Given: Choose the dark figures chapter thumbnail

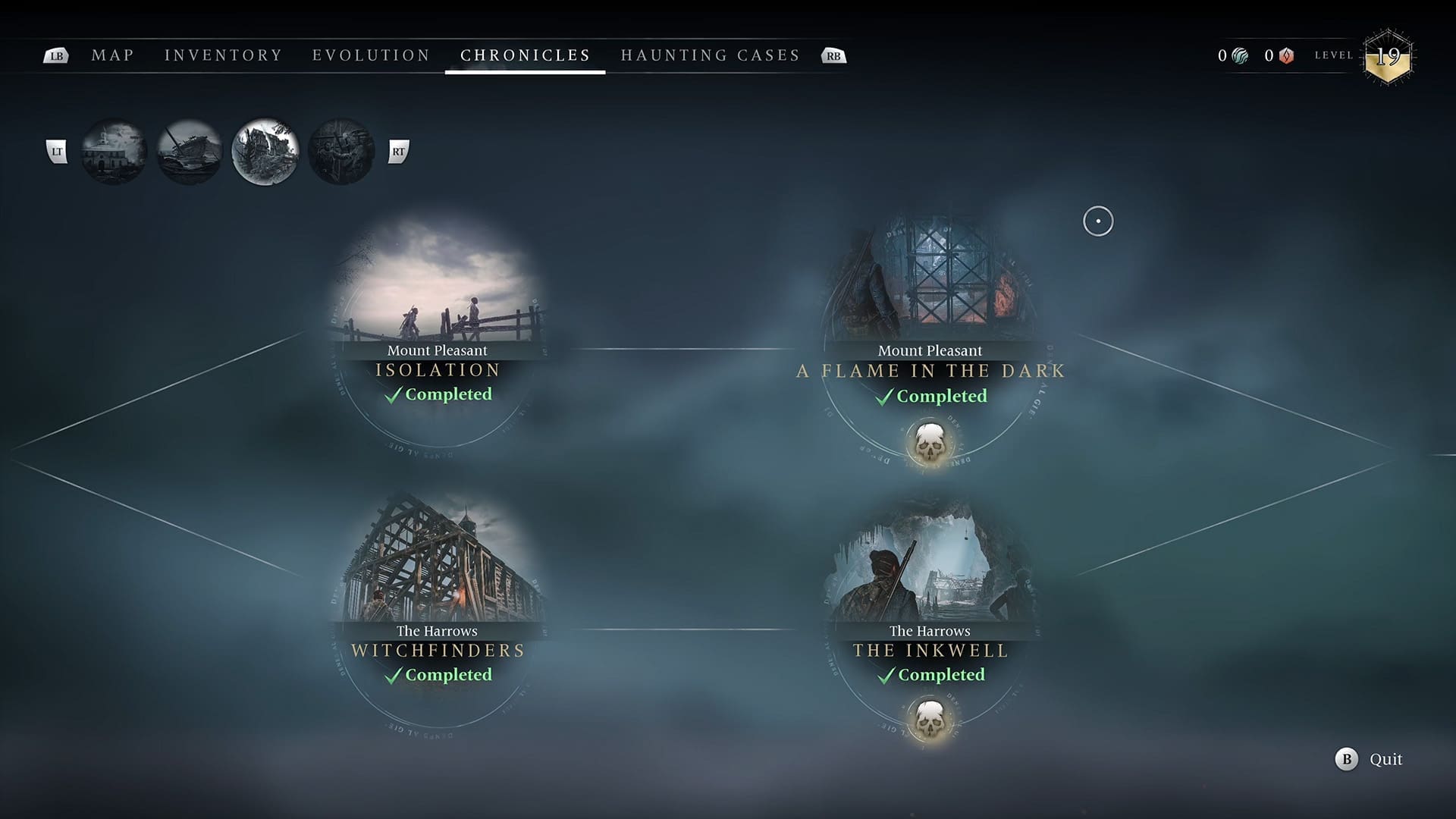Looking at the screenshot, I should coord(341,152).
